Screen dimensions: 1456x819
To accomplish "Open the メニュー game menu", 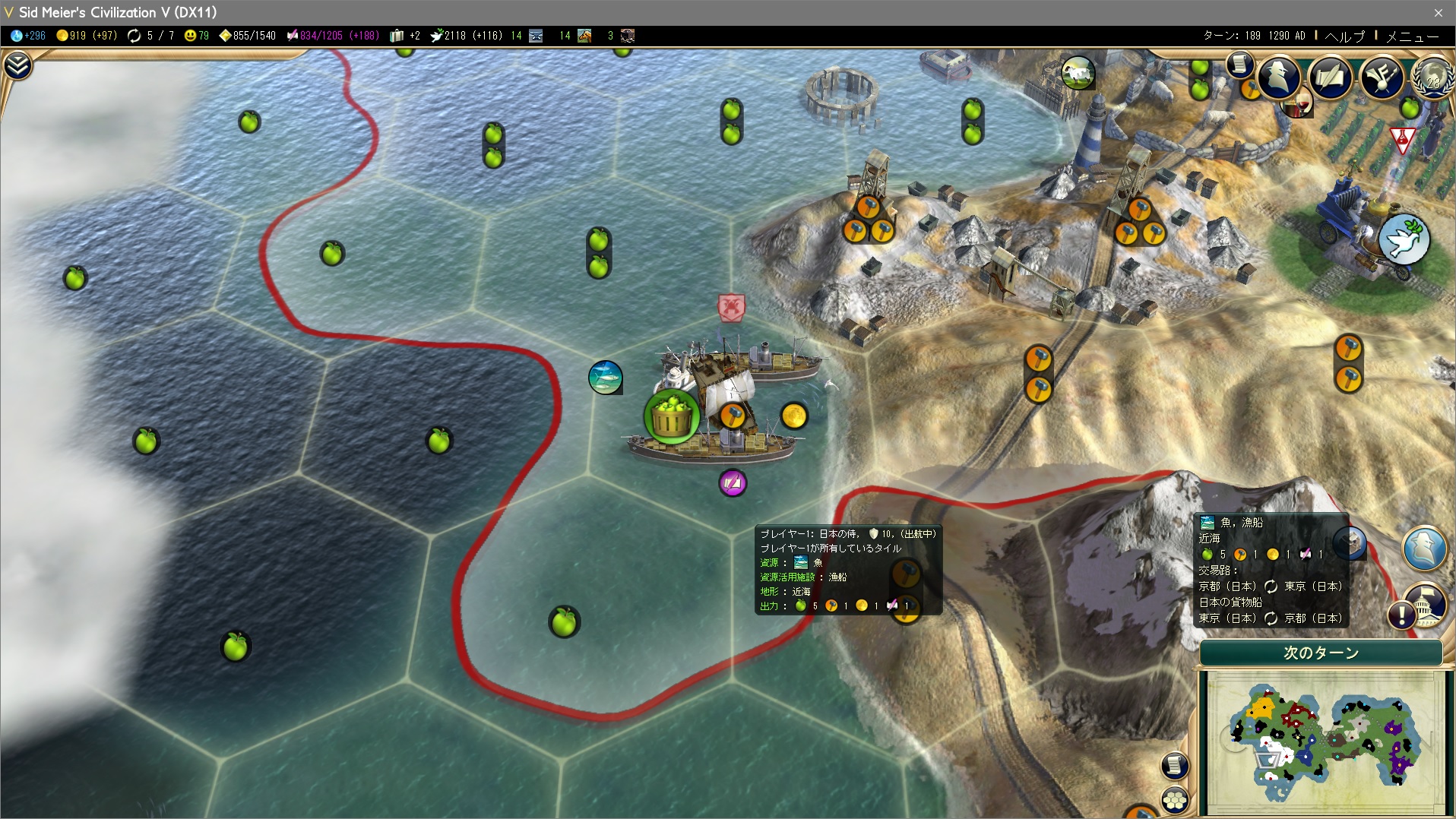I will [1412, 36].
